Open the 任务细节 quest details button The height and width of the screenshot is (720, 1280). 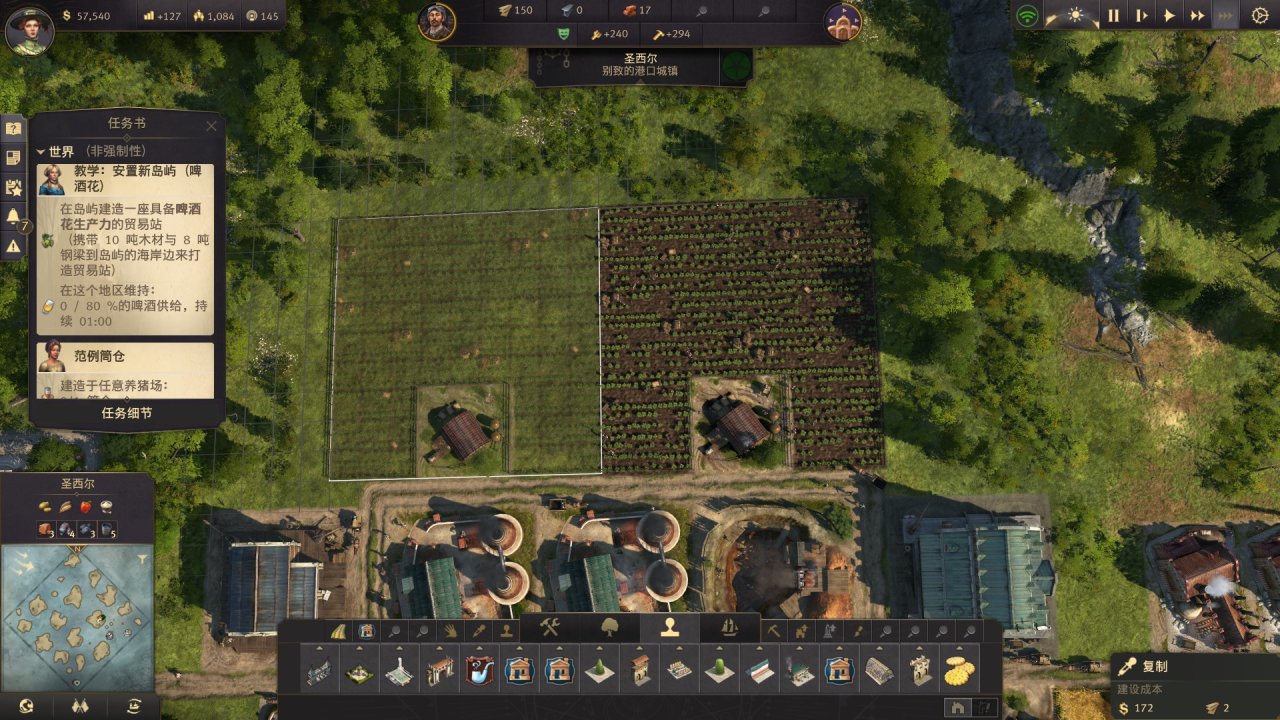[127, 413]
